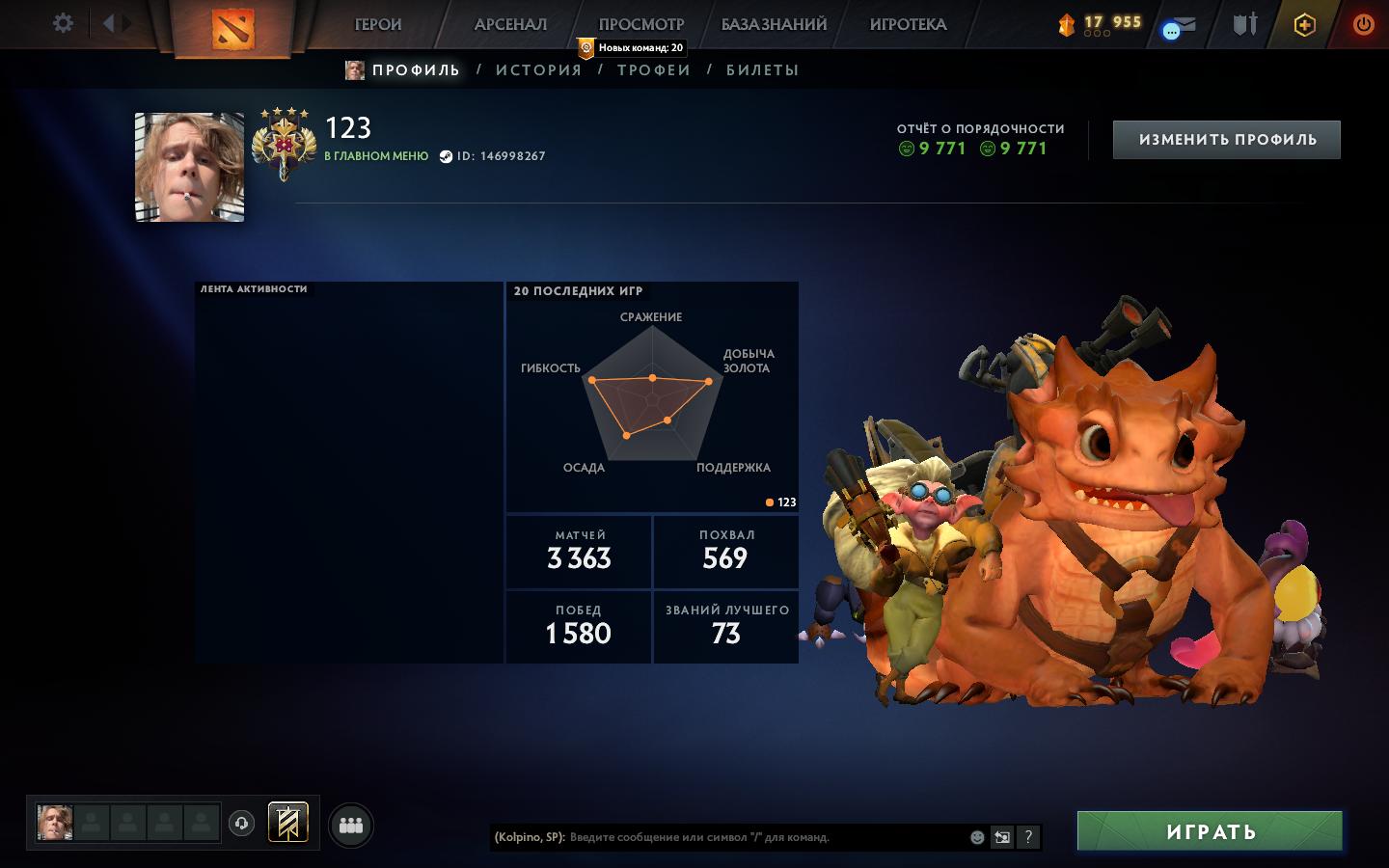Open the chat help question mark
The width and height of the screenshot is (1389, 868).
pyautogui.click(x=1028, y=837)
